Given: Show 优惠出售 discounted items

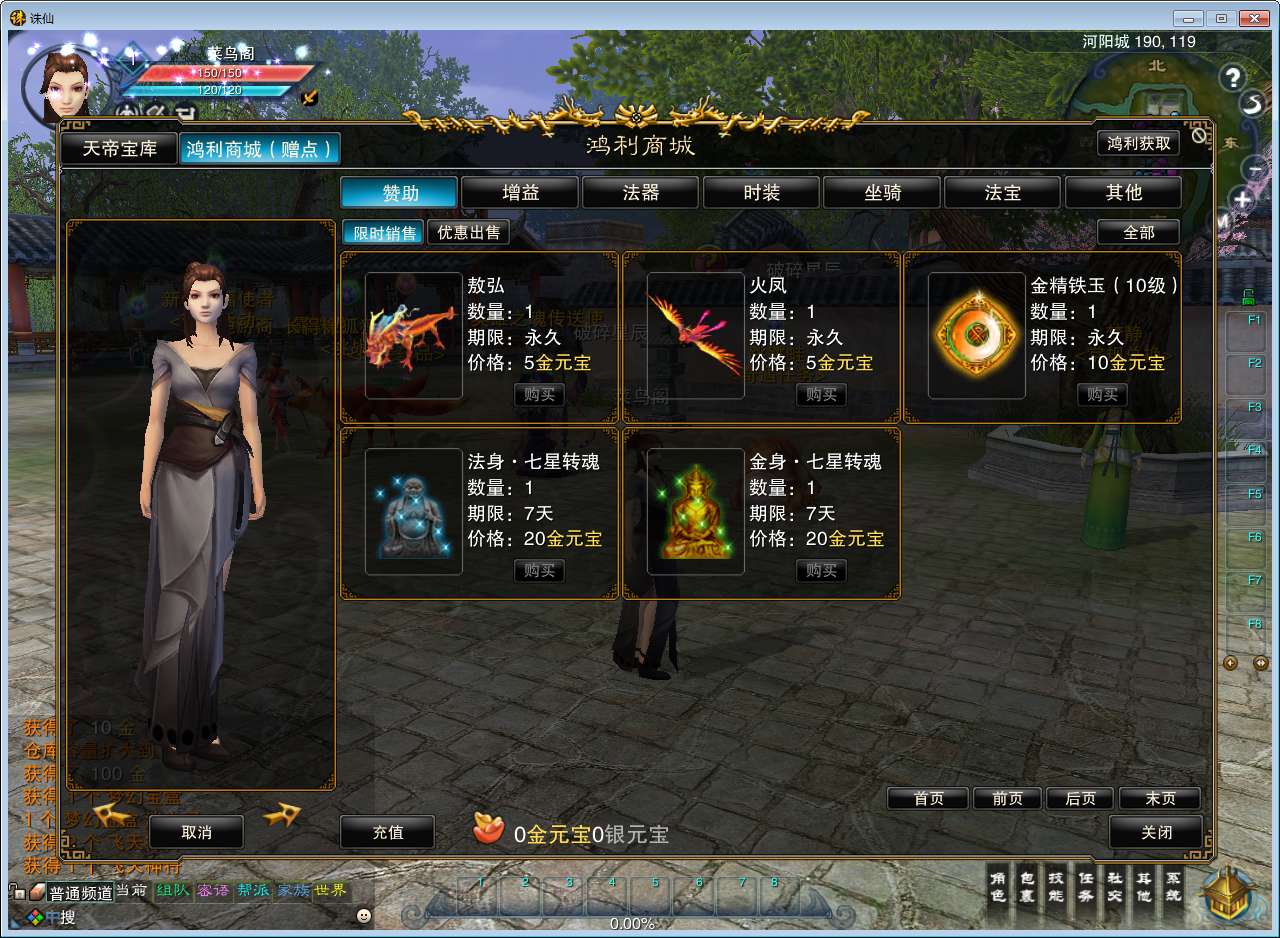Looking at the screenshot, I should (469, 233).
